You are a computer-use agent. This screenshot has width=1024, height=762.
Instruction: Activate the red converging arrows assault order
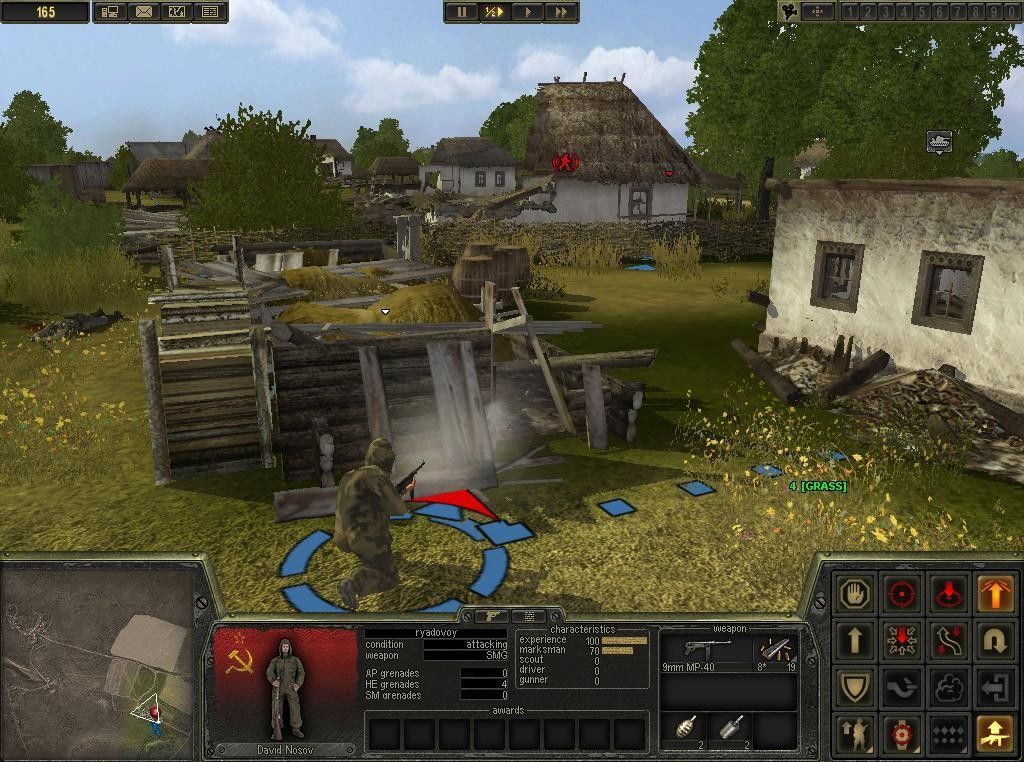(x=903, y=641)
